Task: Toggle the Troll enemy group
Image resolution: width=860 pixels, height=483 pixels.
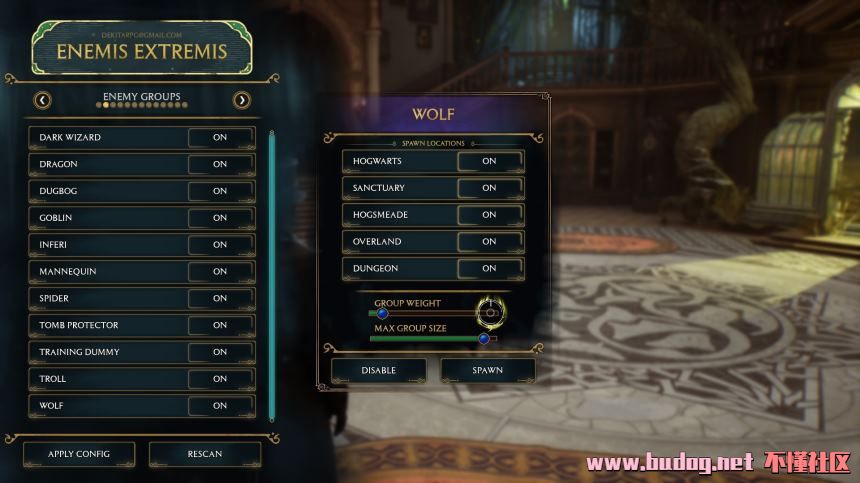Action: point(220,379)
